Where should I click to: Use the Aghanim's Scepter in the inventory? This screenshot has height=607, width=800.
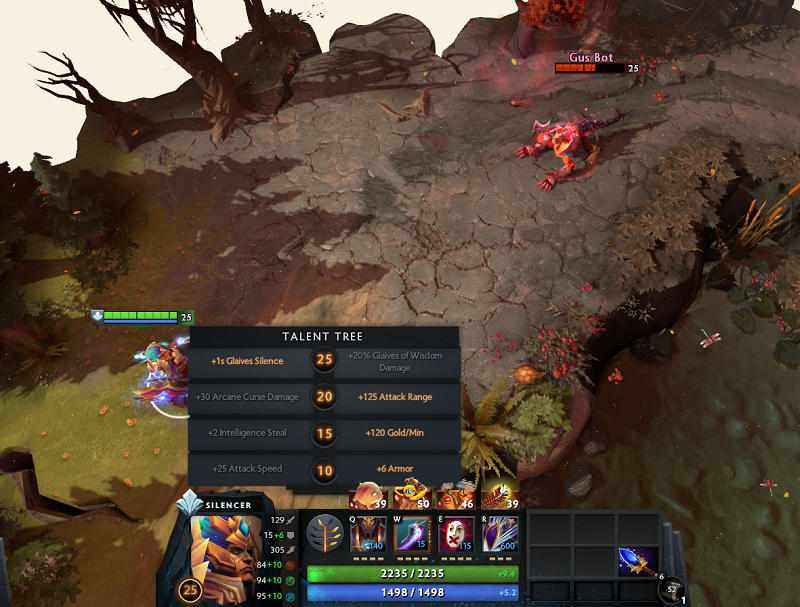pyautogui.click(x=637, y=562)
